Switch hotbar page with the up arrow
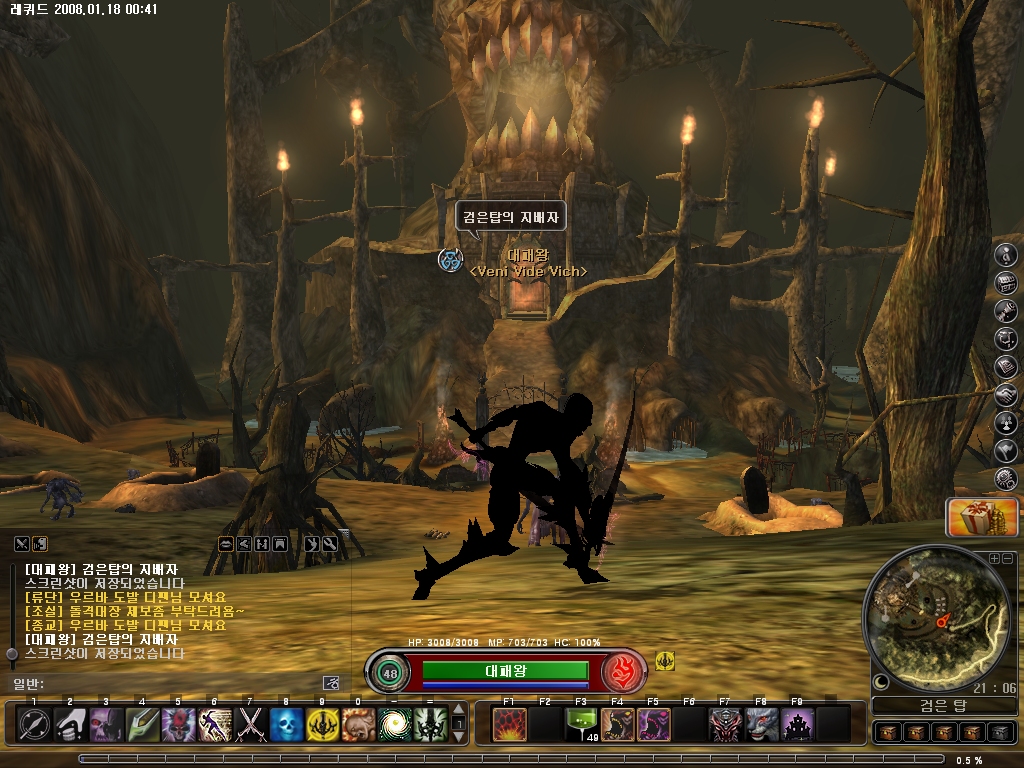Viewport: 1024px width, 768px height. [459, 708]
